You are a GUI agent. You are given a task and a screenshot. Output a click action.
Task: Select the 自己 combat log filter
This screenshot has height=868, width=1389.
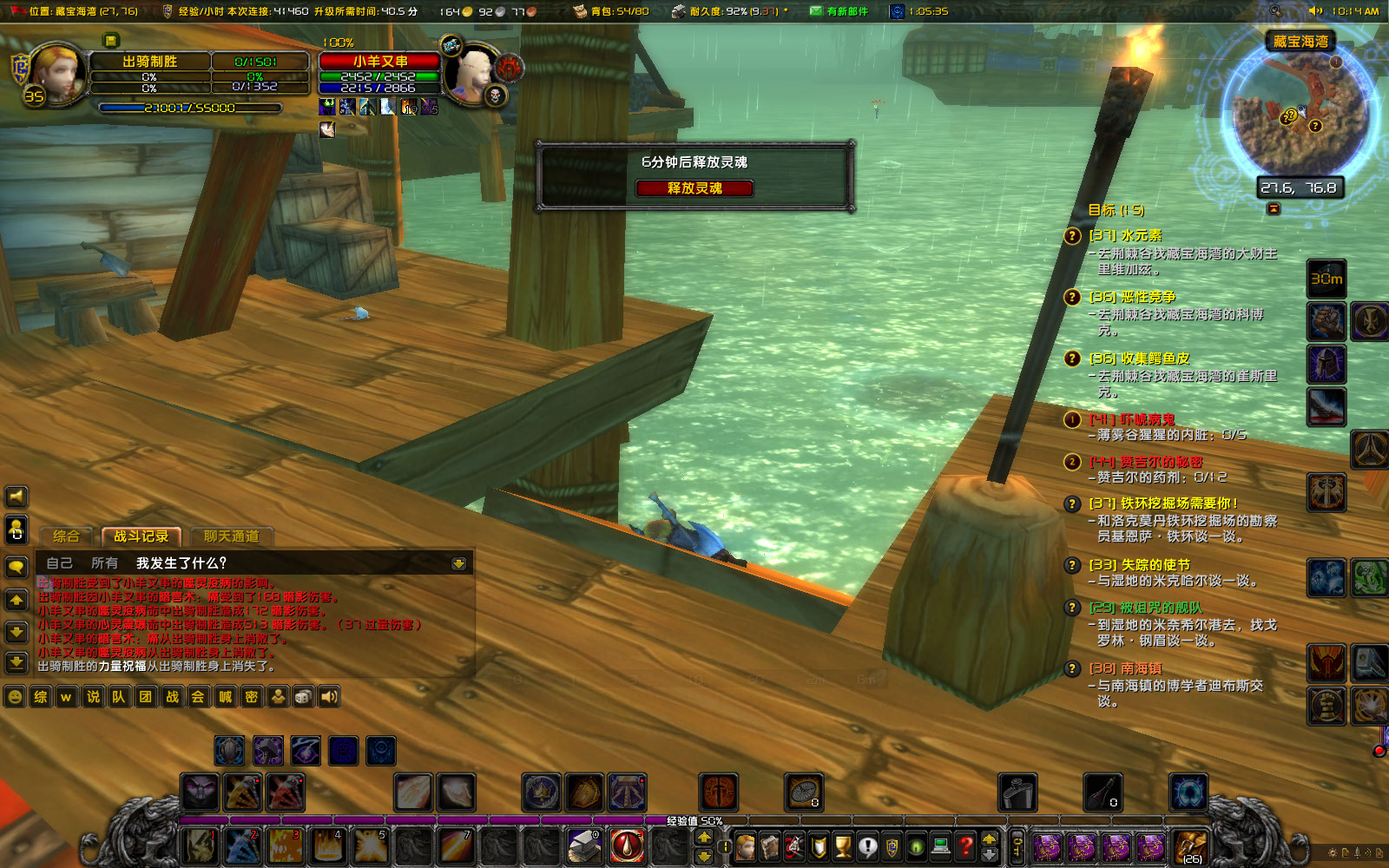pos(61,562)
